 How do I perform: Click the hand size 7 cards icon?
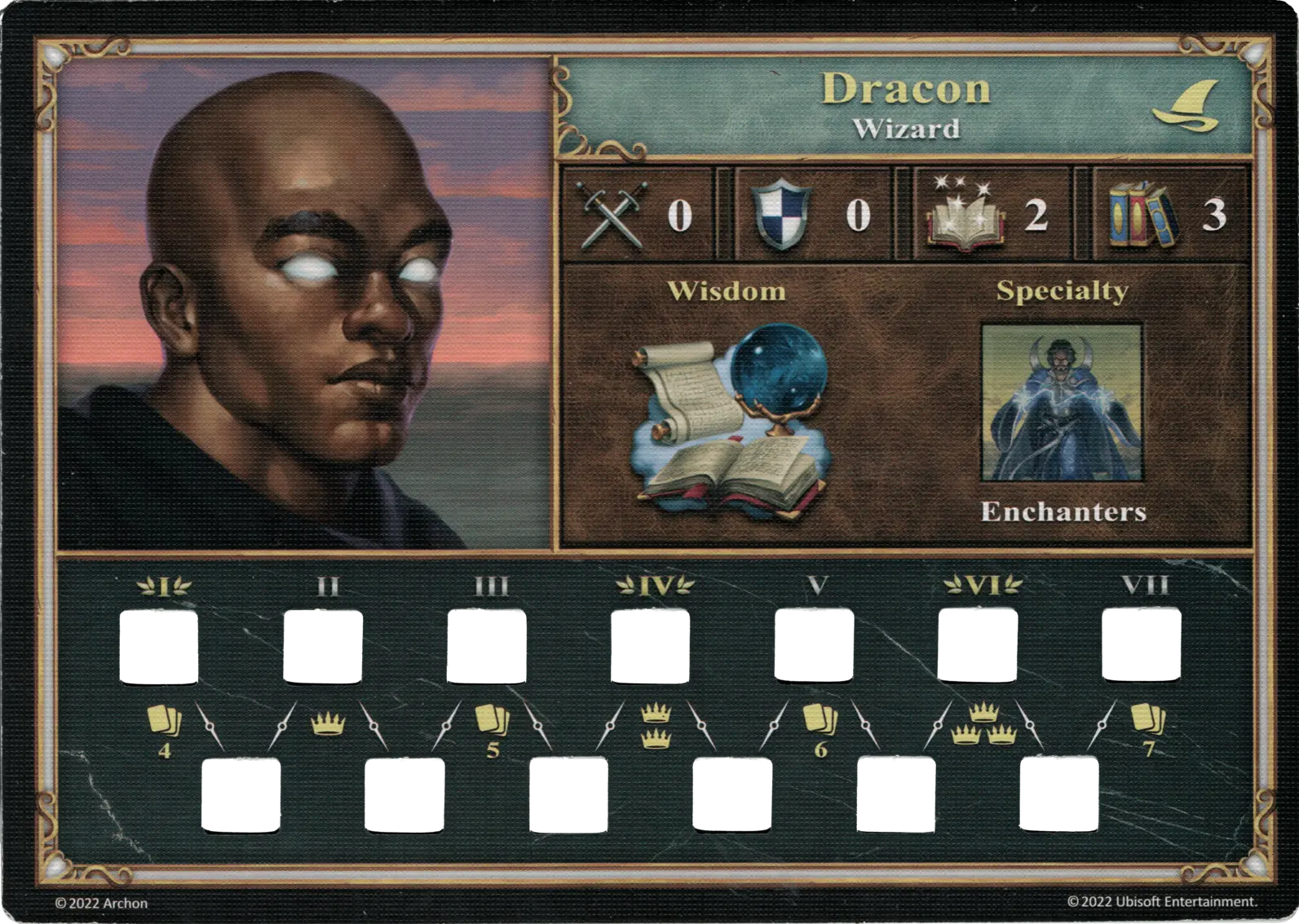[1147, 720]
